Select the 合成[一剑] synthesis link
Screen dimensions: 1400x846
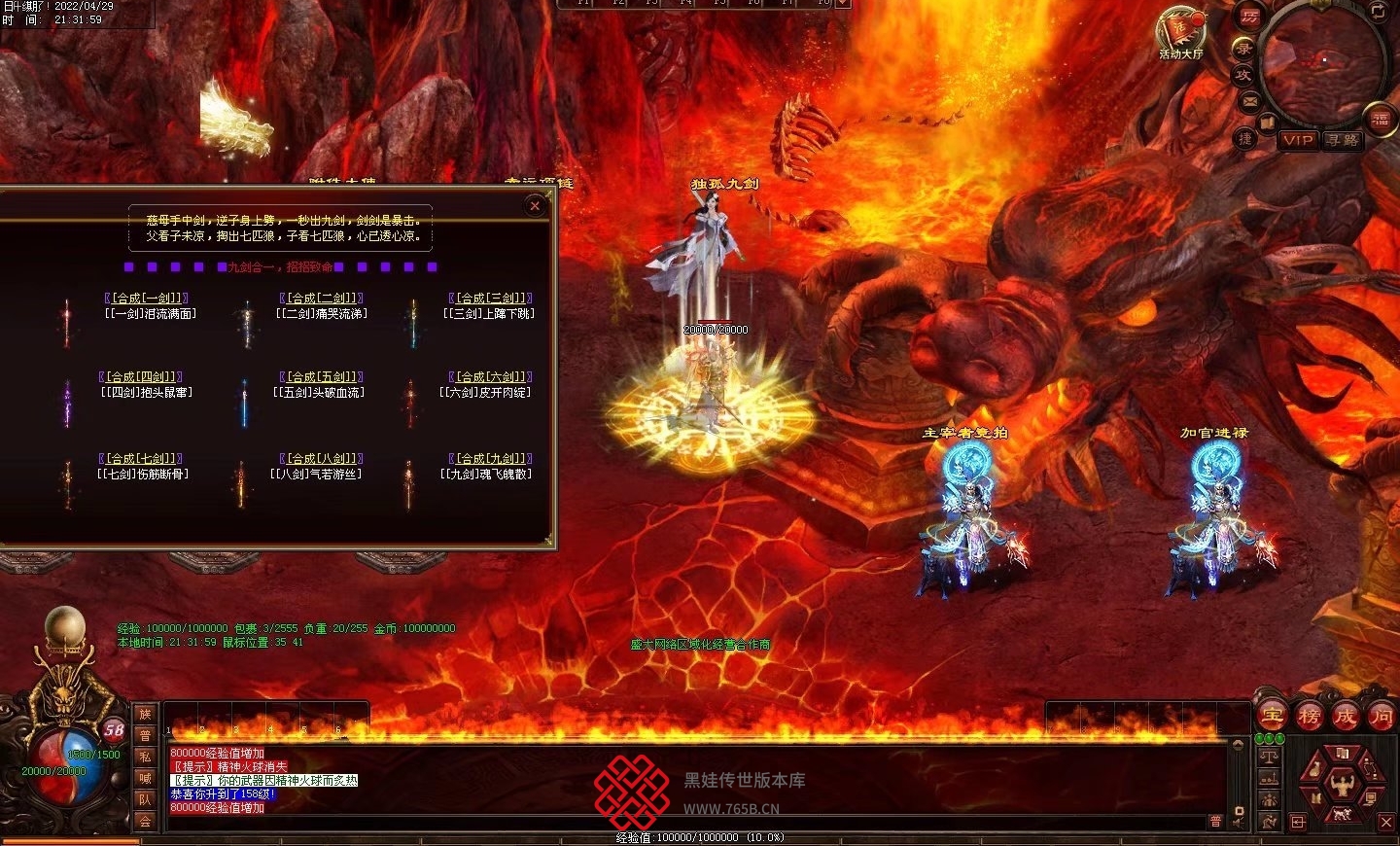[145, 298]
